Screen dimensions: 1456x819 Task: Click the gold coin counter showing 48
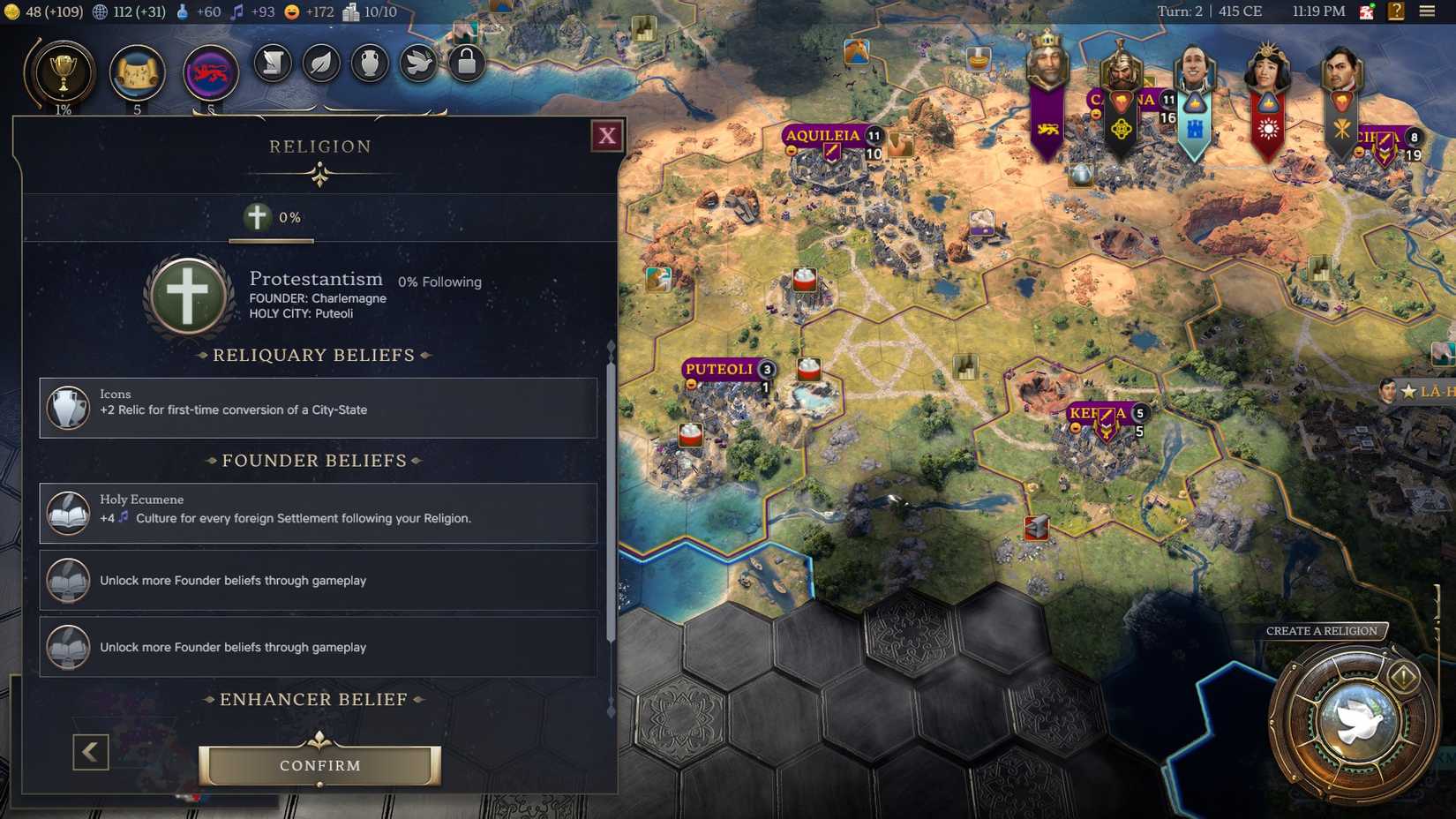click(34, 12)
